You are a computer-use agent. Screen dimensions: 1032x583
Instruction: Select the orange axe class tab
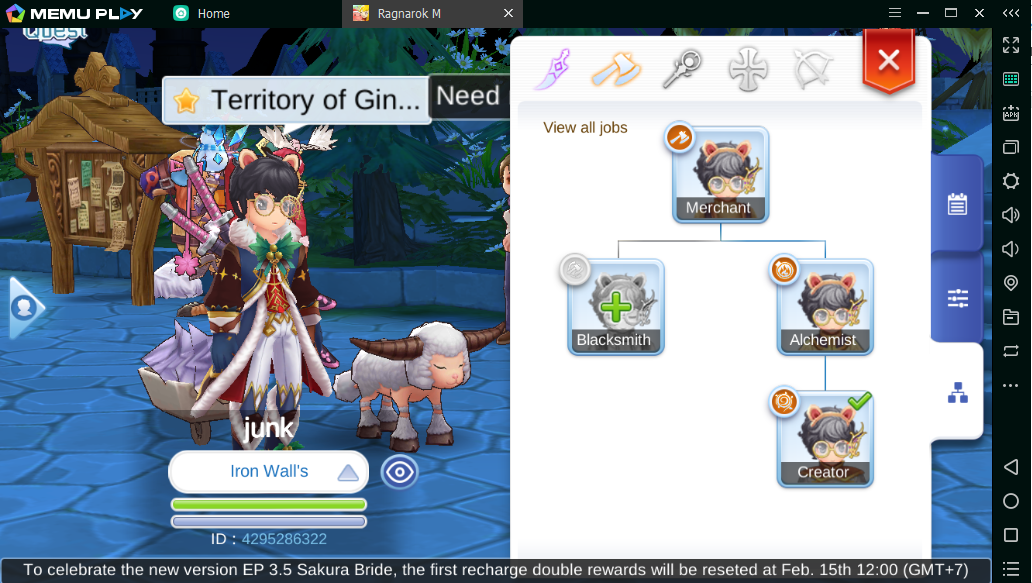tap(615, 70)
